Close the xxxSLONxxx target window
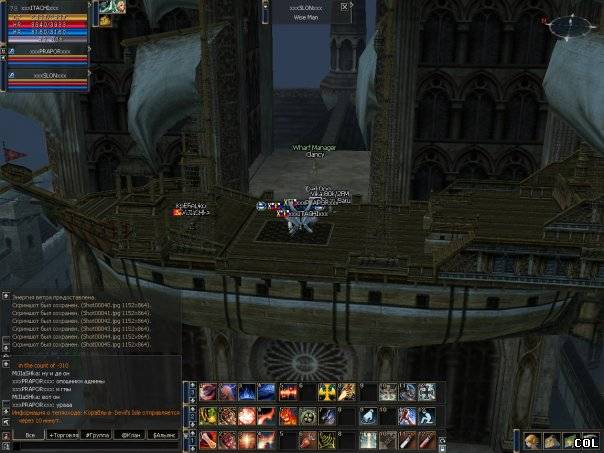The width and height of the screenshot is (604, 453). [x=345, y=6]
